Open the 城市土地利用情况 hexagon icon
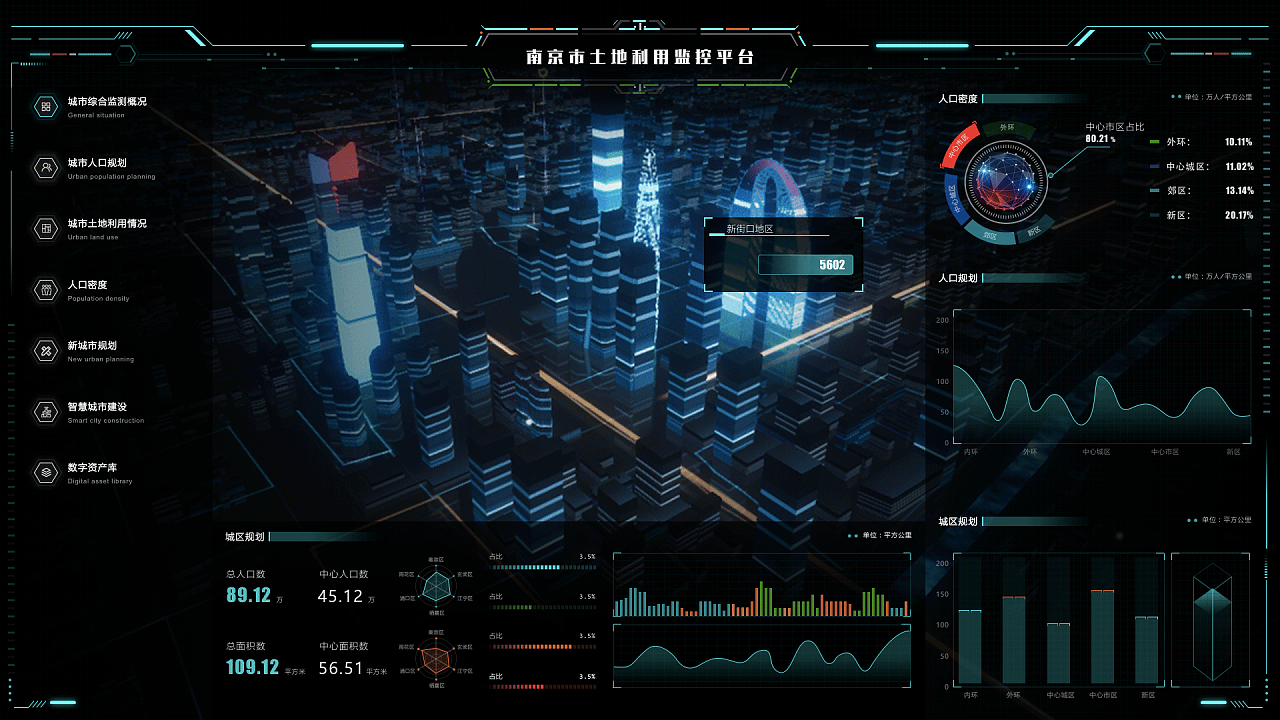Viewport: 1280px width, 720px height. tap(46, 228)
